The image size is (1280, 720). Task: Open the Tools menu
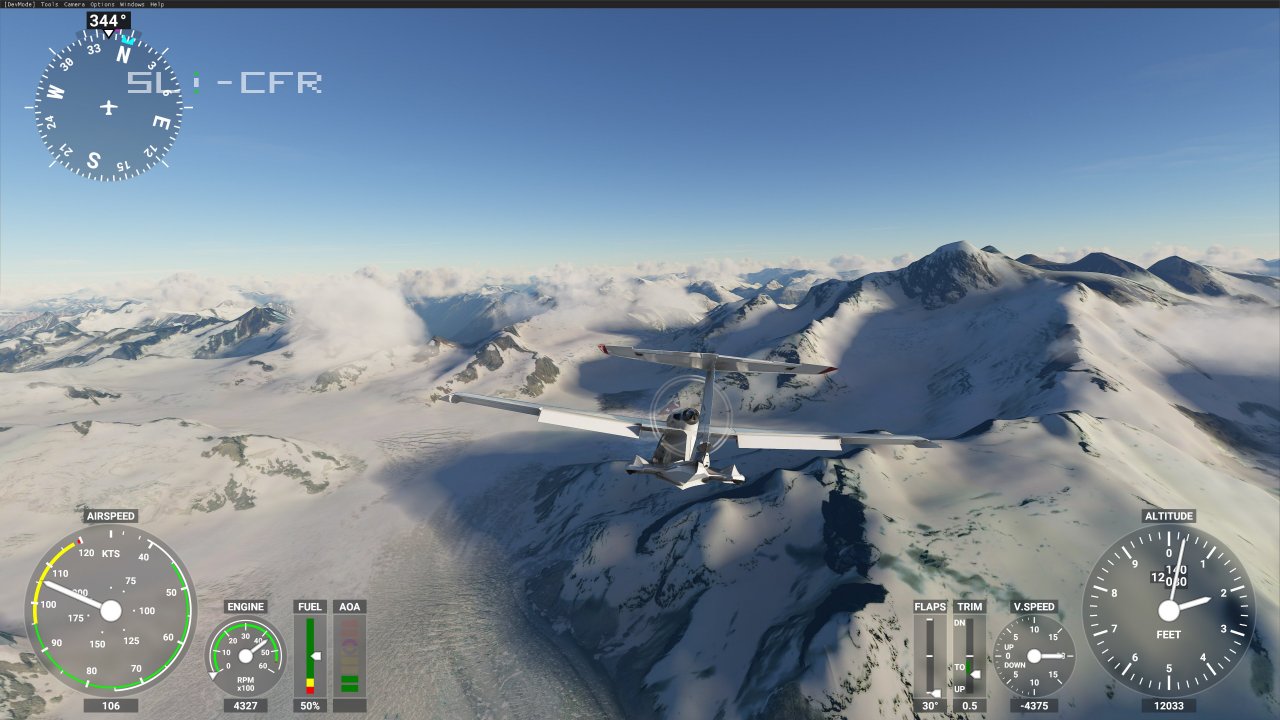pyautogui.click(x=49, y=4)
